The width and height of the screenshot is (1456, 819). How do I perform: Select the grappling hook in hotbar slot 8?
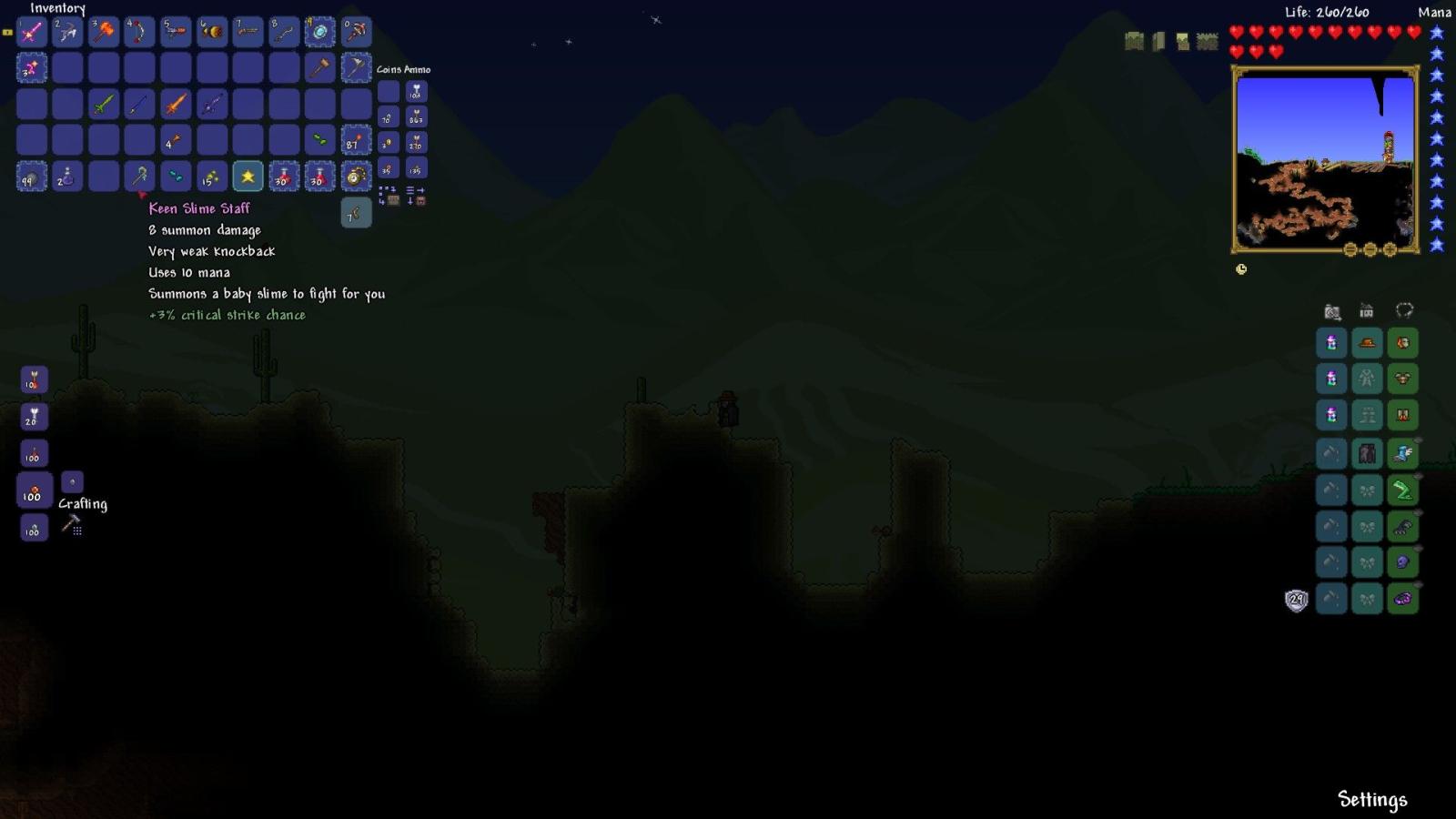(x=283, y=32)
